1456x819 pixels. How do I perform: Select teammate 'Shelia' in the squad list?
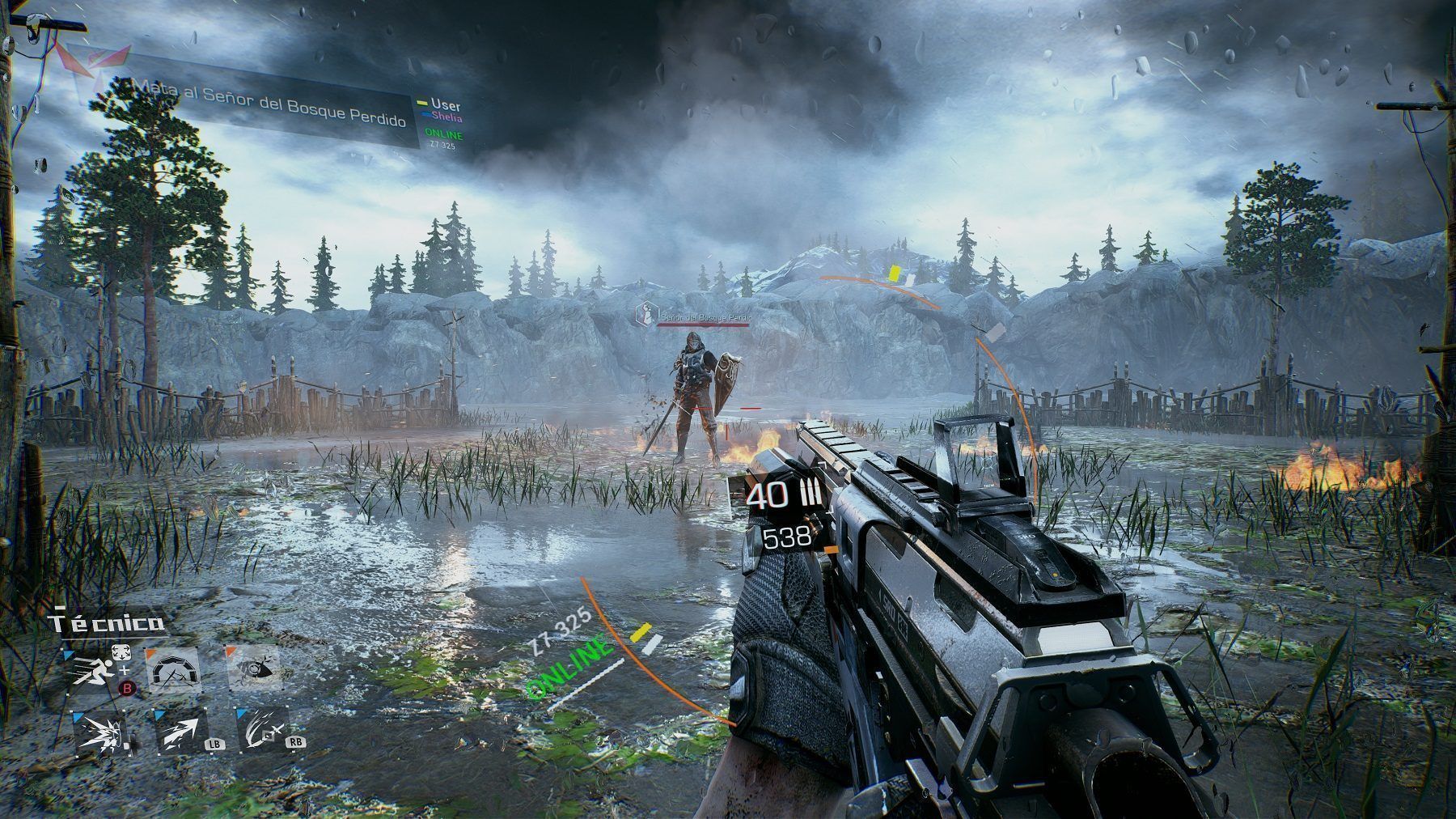tap(446, 117)
